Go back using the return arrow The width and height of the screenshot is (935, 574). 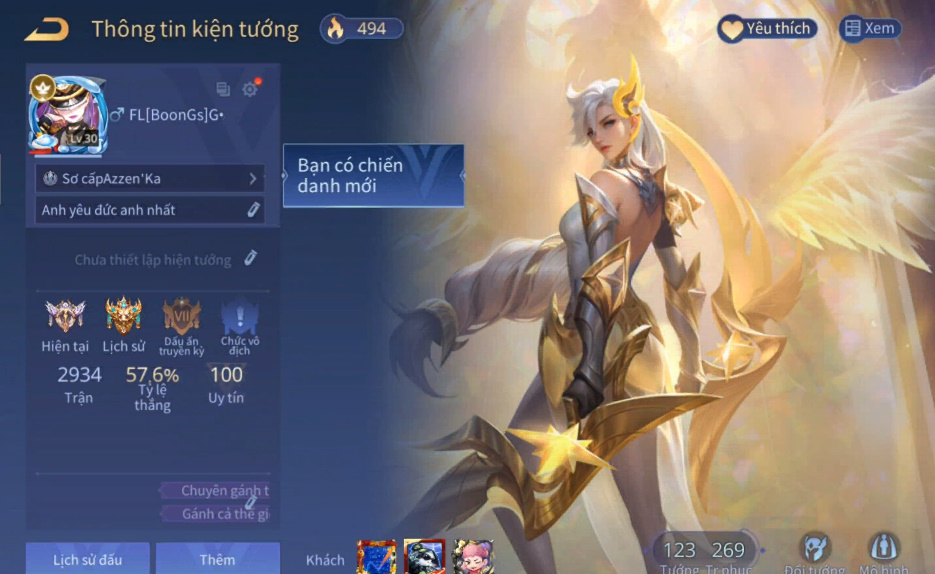[x=47, y=29]
